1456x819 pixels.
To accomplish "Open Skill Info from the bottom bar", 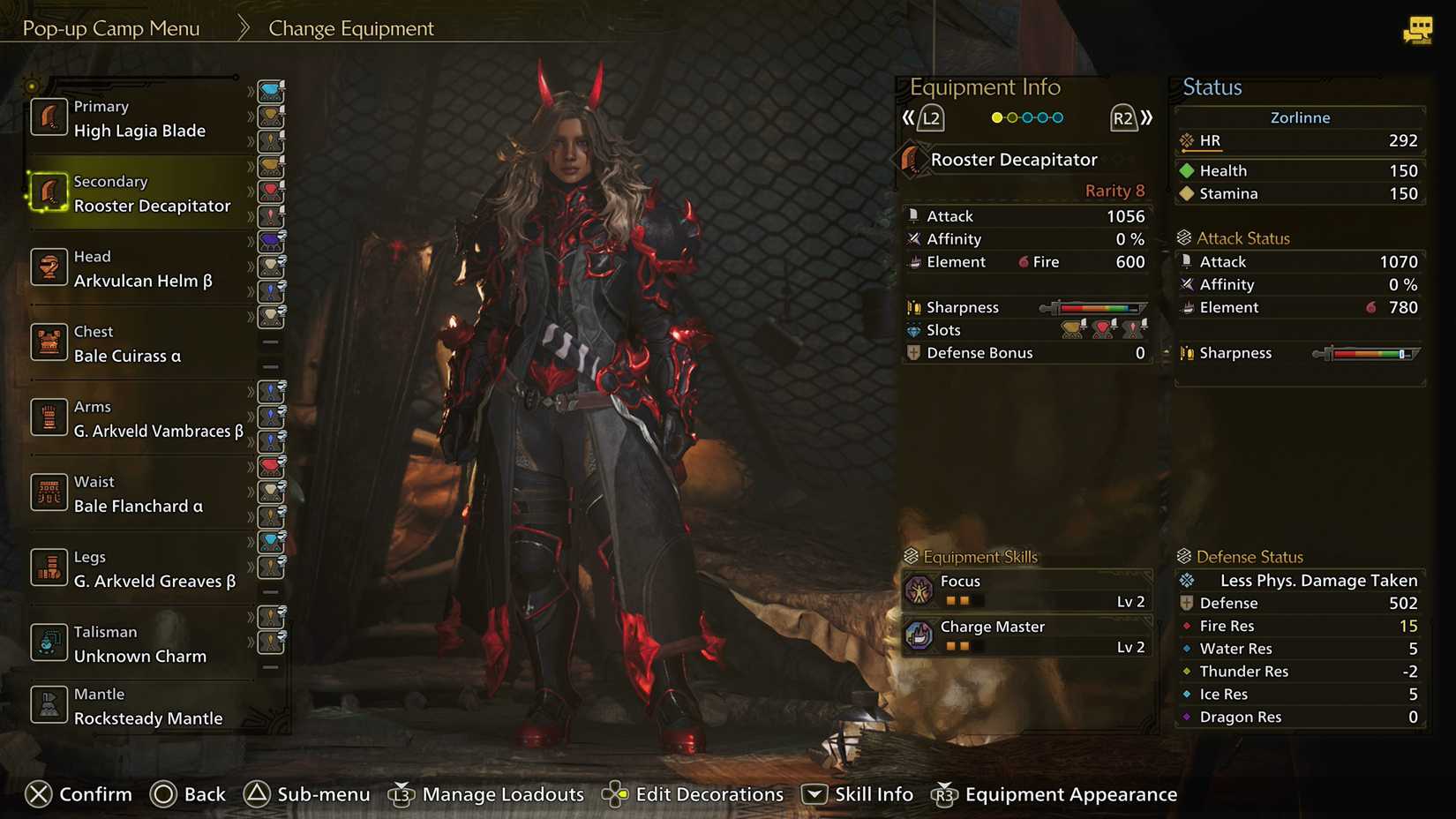I will (857, 794).
